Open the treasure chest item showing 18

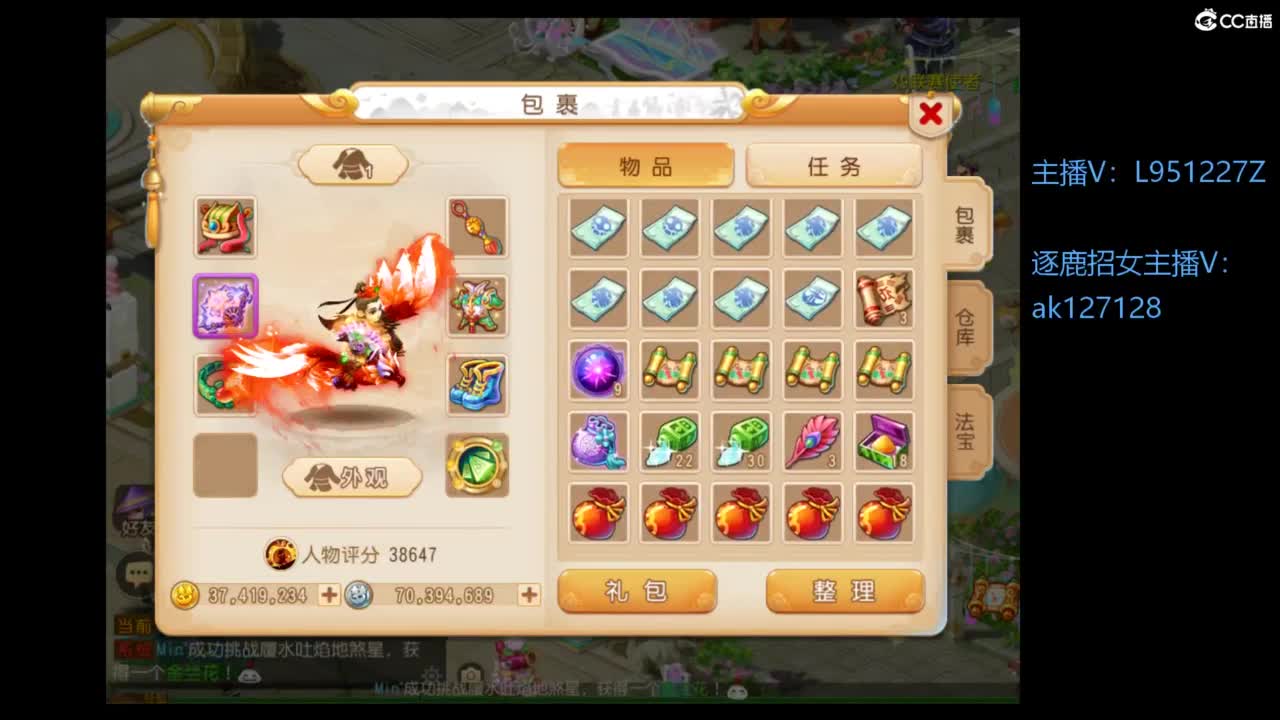tap(884, 442)
